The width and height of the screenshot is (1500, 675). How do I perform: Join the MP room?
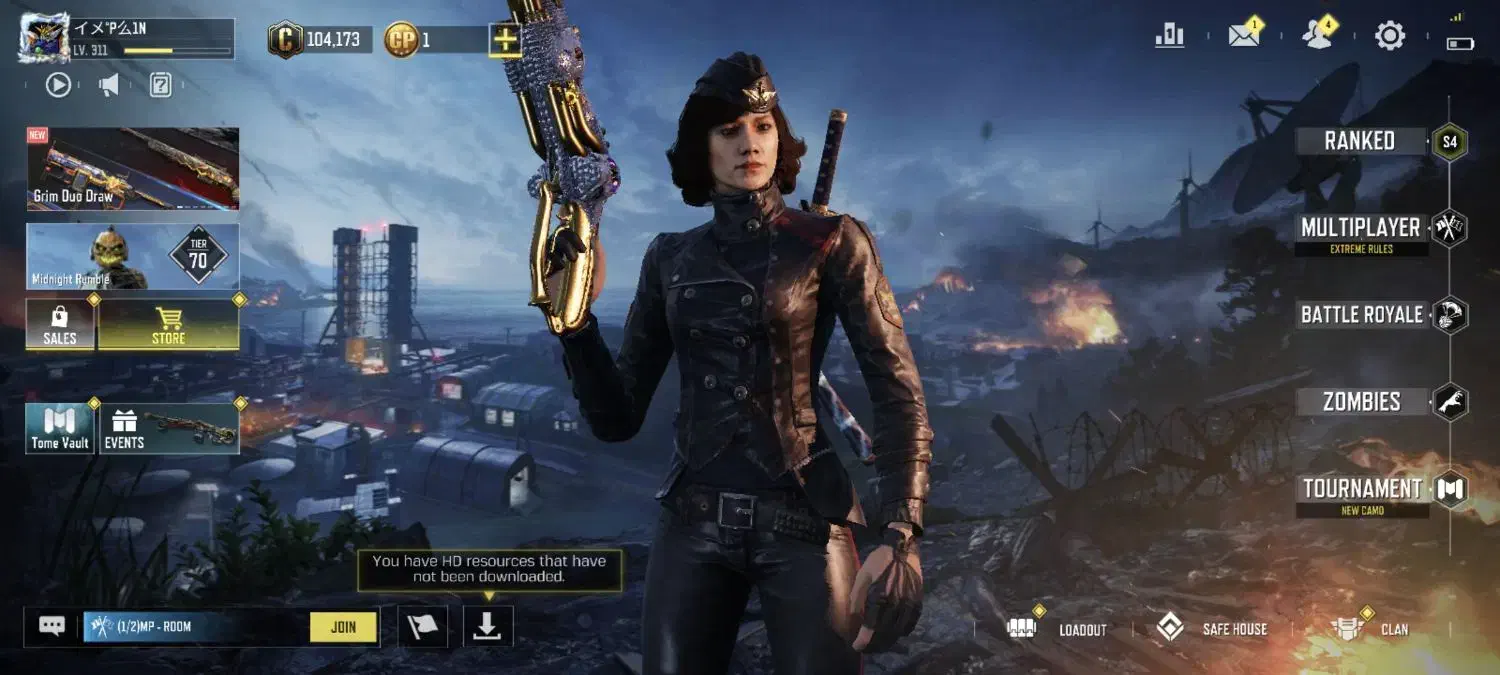tap(343, 627)
